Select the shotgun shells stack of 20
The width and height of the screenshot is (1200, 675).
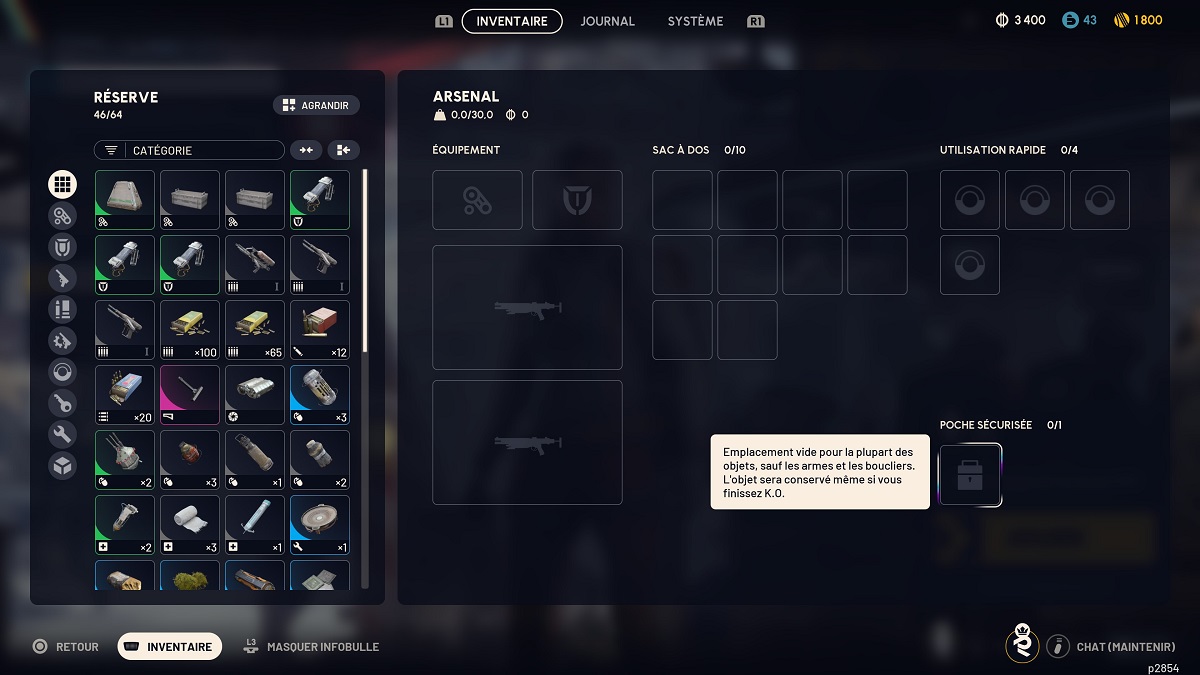tap(125, 395)
